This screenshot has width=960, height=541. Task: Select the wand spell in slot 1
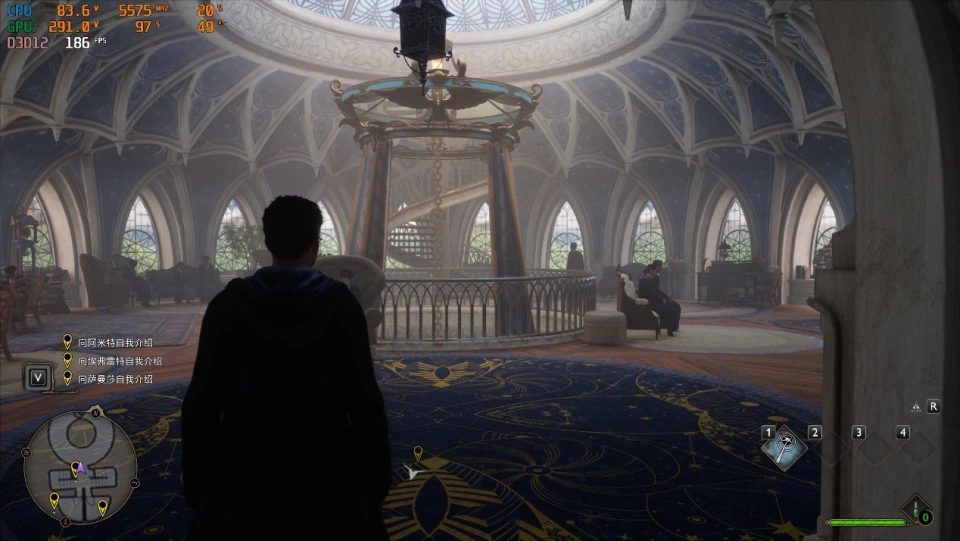click(786, 447)
